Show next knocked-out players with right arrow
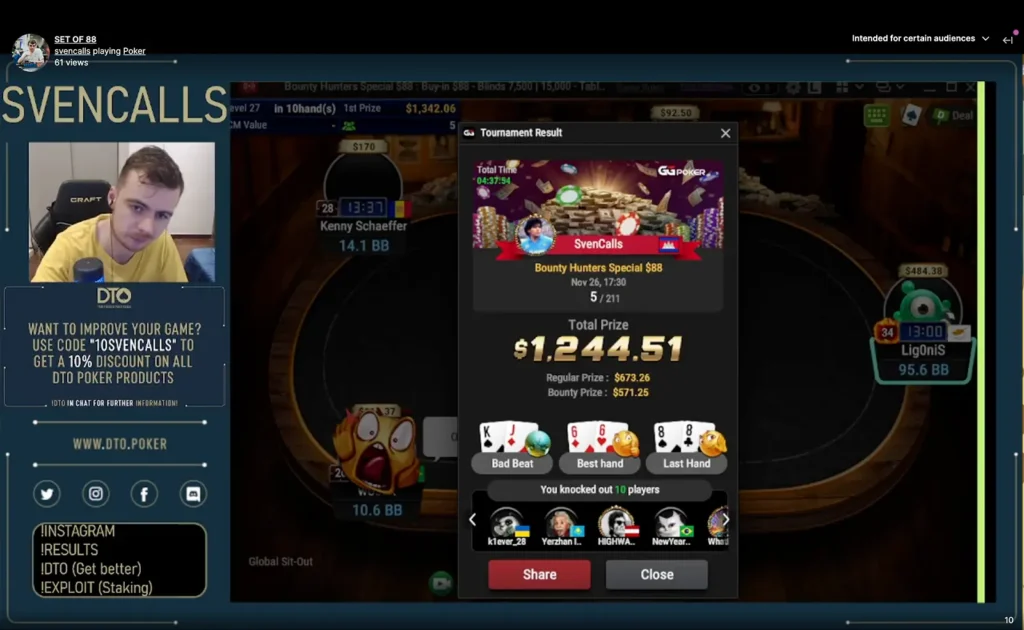The width and height of the screenshot is (1024, 630). (x=727, y=520)
